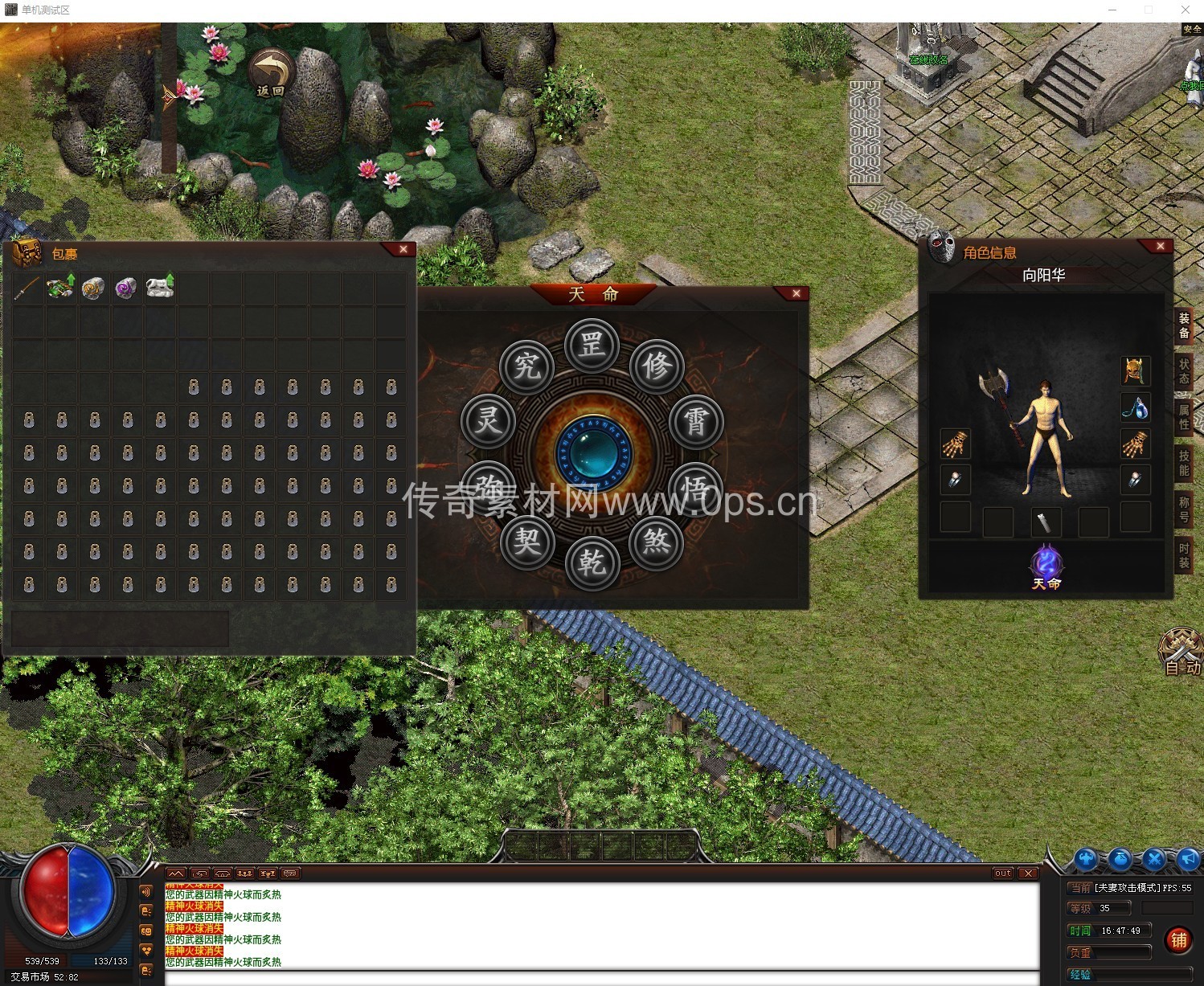Activate the 雷 rune orb
This screenshot has height=986, width=1204.
point(695,421)
